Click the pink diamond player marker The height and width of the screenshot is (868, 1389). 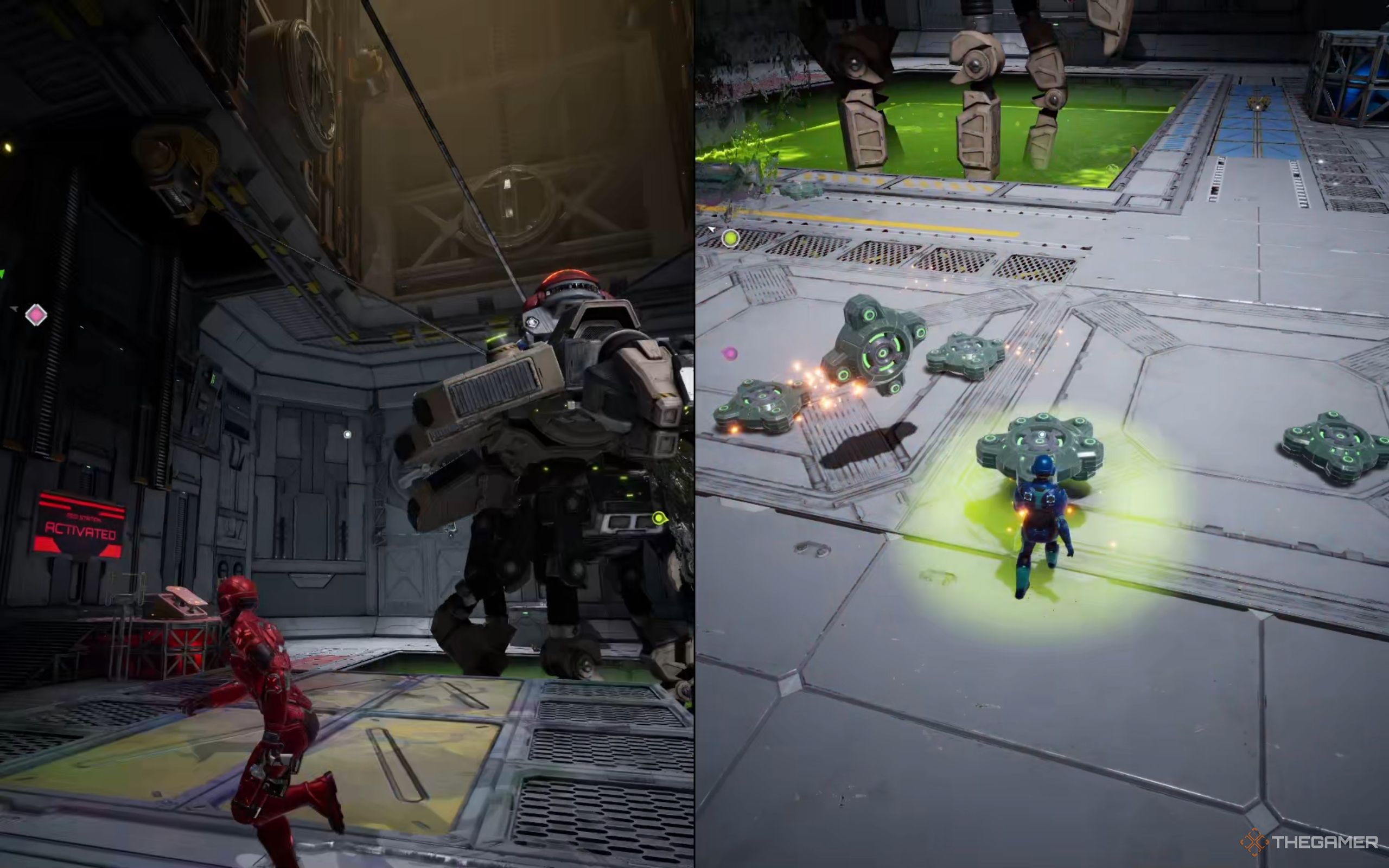[36, 315]
